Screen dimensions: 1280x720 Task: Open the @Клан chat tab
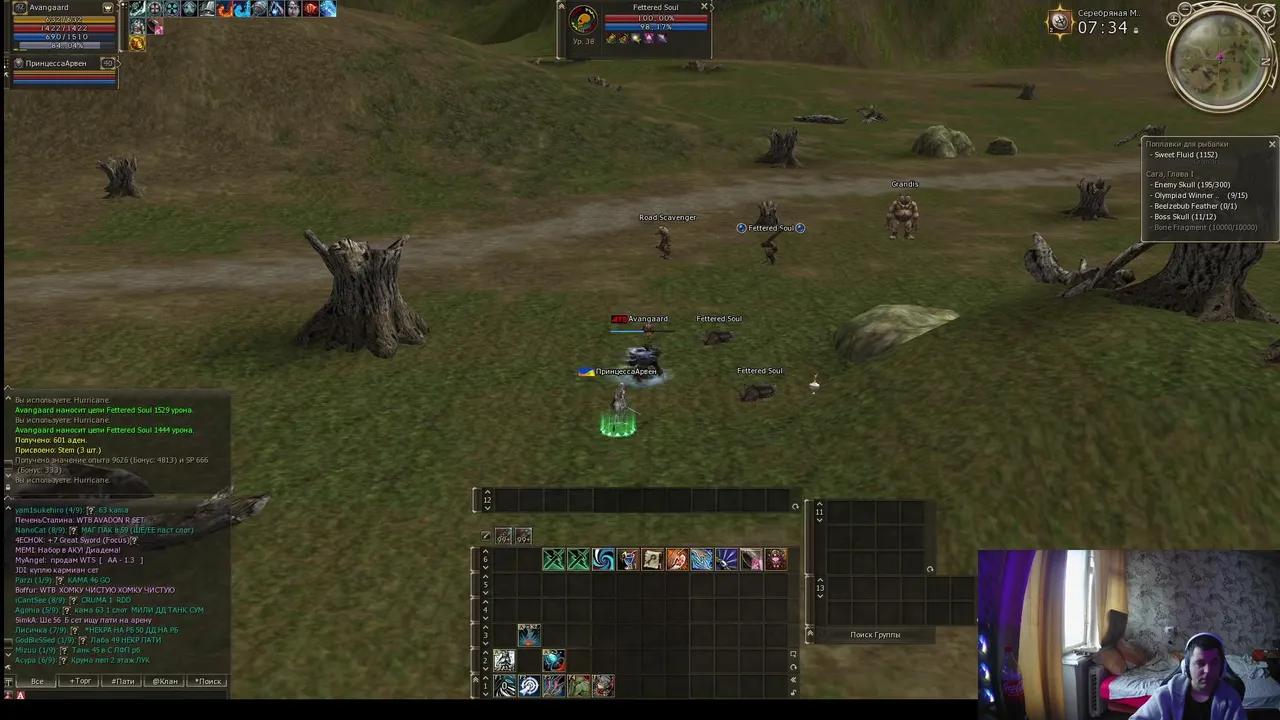click(x=164, y=681)
